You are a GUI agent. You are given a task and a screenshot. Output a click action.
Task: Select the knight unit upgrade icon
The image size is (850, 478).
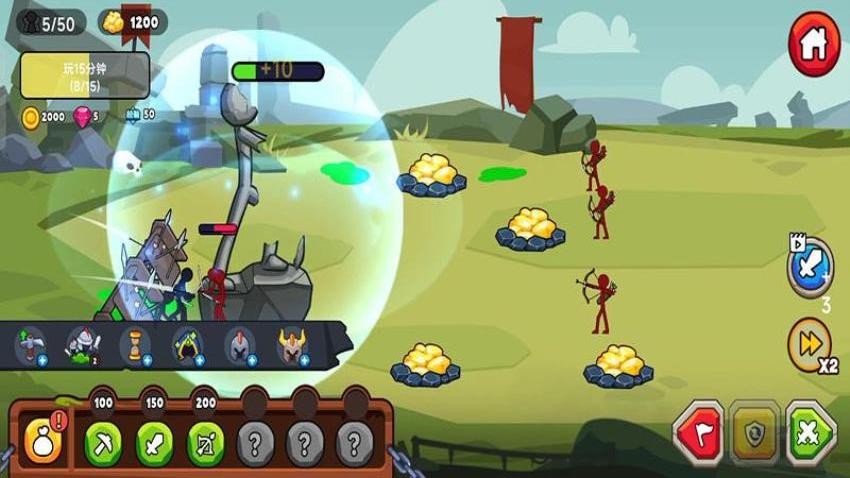tap(82, 345)
